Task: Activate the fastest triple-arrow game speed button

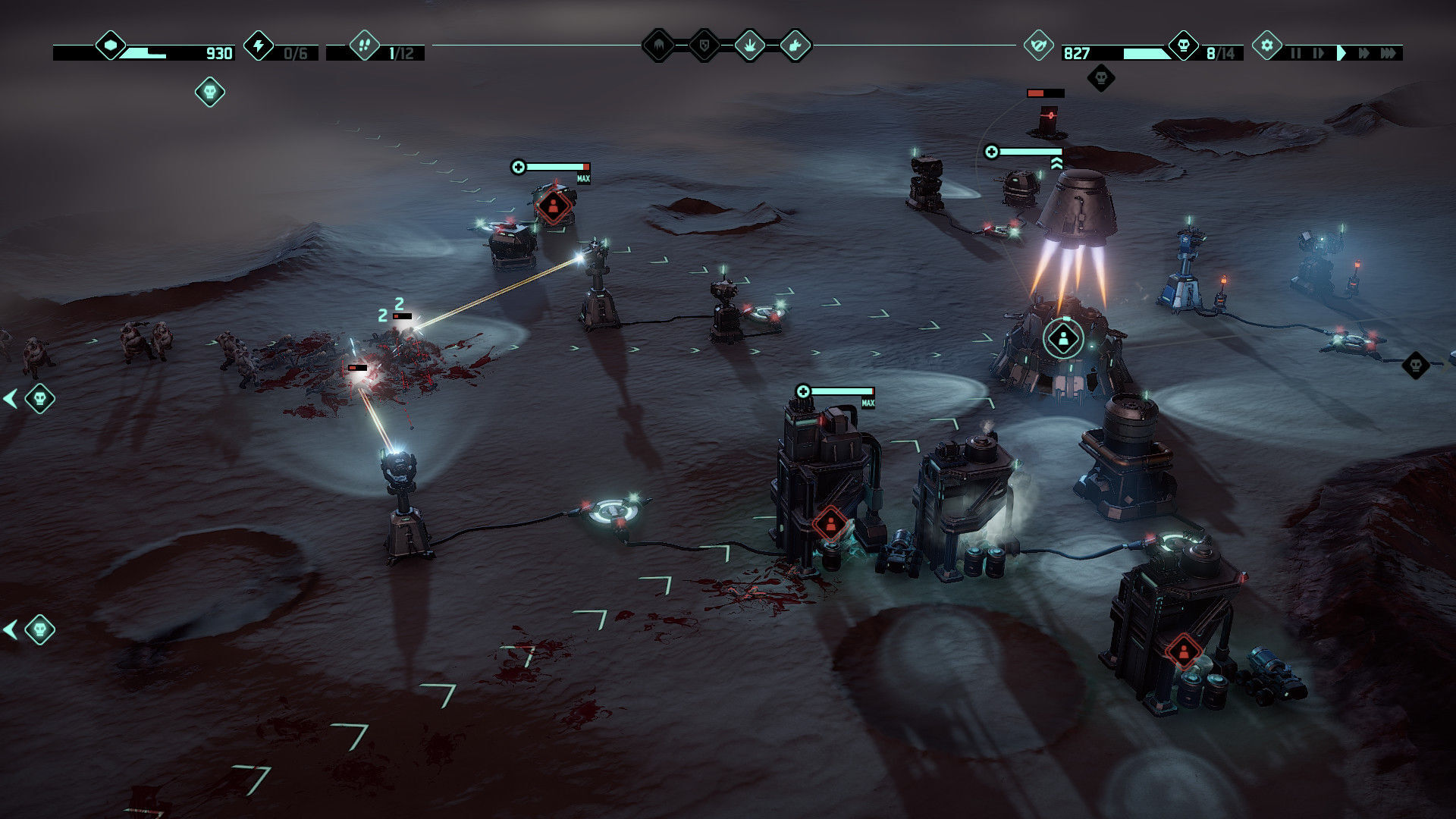Action: (1392, 53)
